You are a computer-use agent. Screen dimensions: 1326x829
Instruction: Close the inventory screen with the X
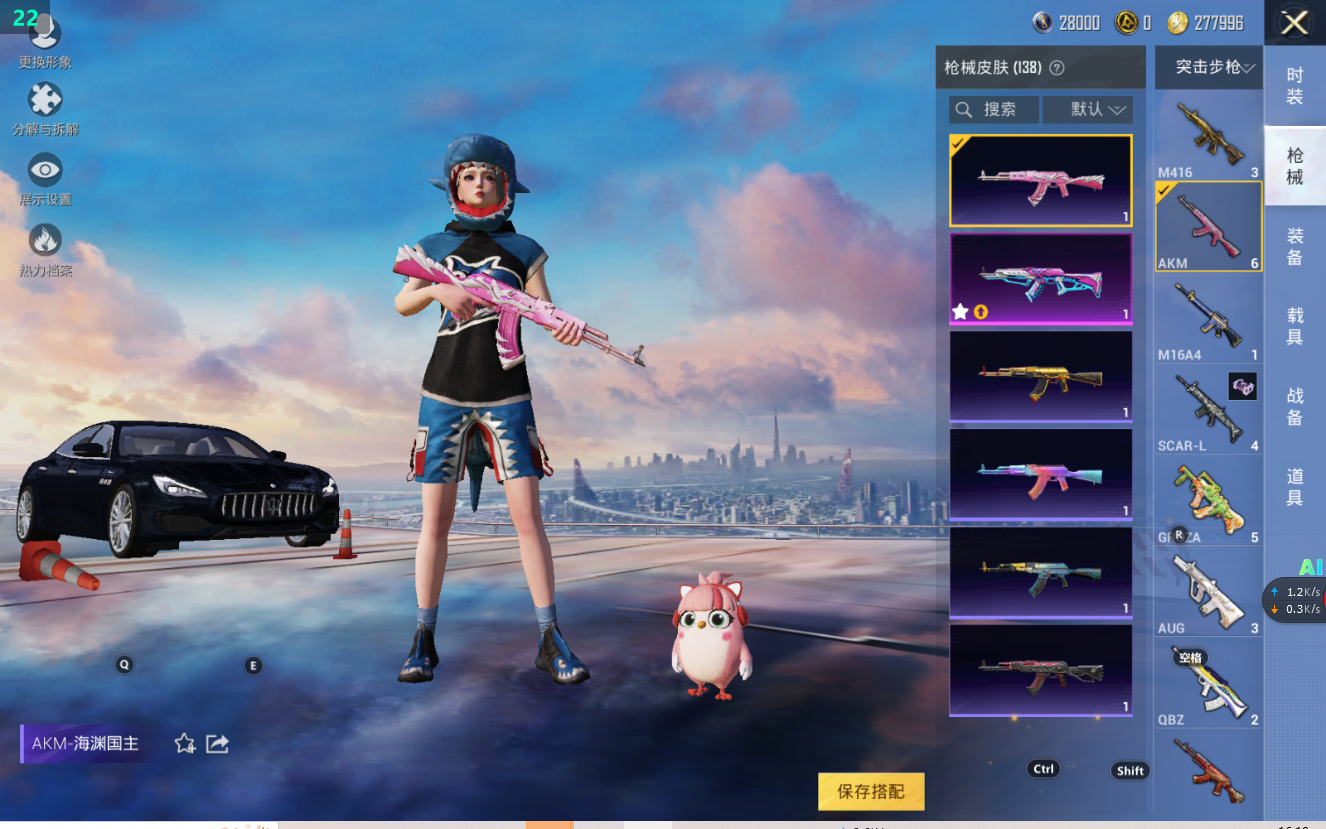coord(1294,23)
